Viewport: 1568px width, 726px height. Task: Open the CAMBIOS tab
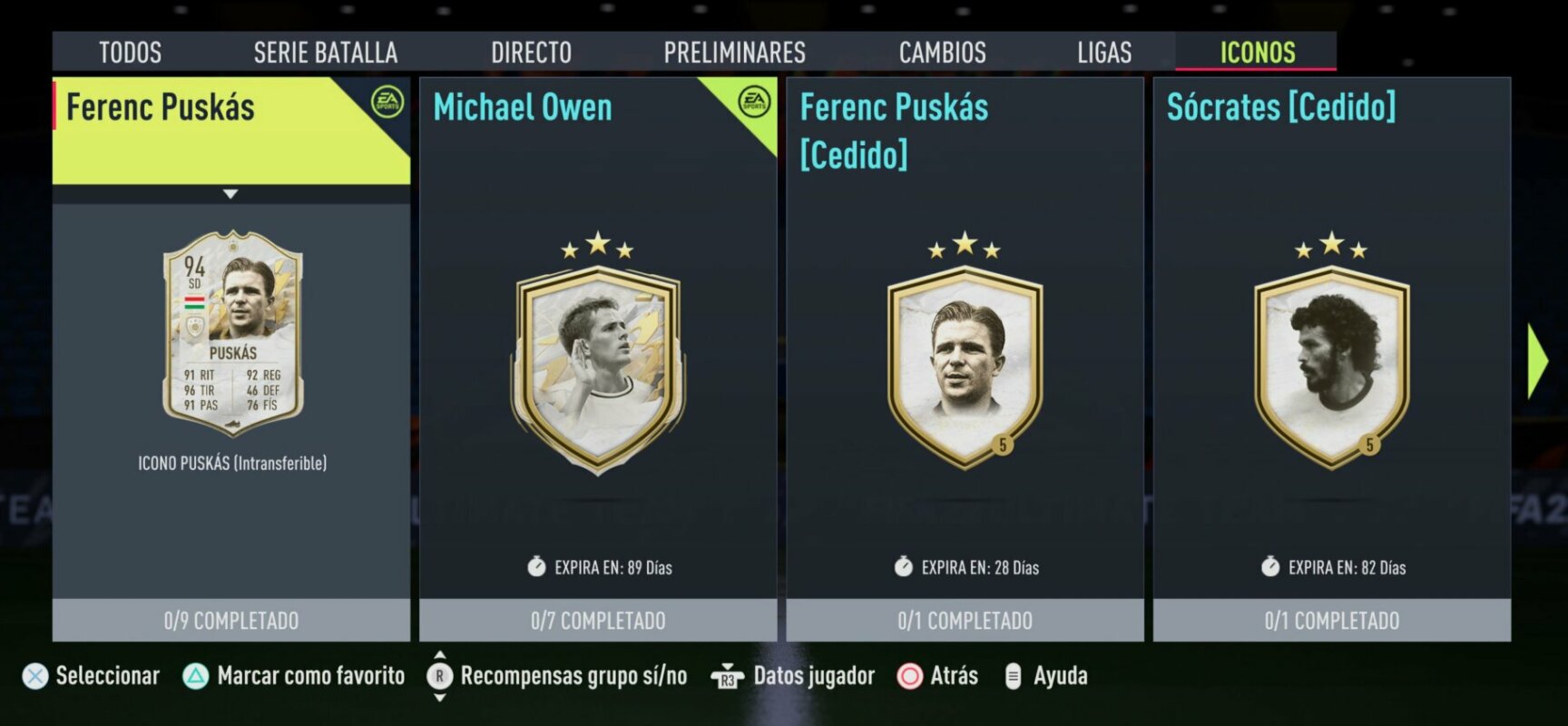point(942,52)
